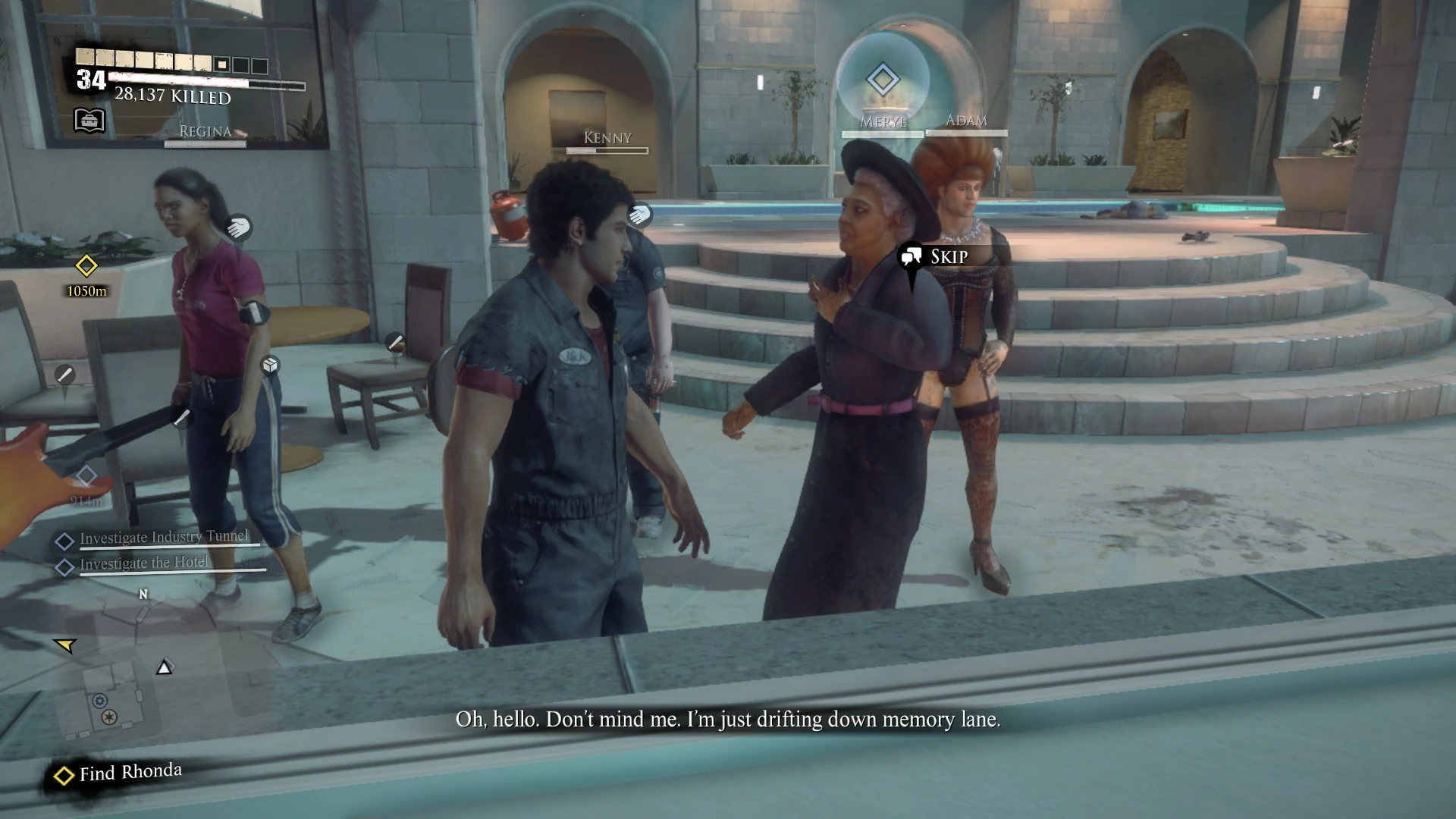Click the Find Rhonda objective text
This screenshot has width=1456, height=819.
click(x=130, y=772)
